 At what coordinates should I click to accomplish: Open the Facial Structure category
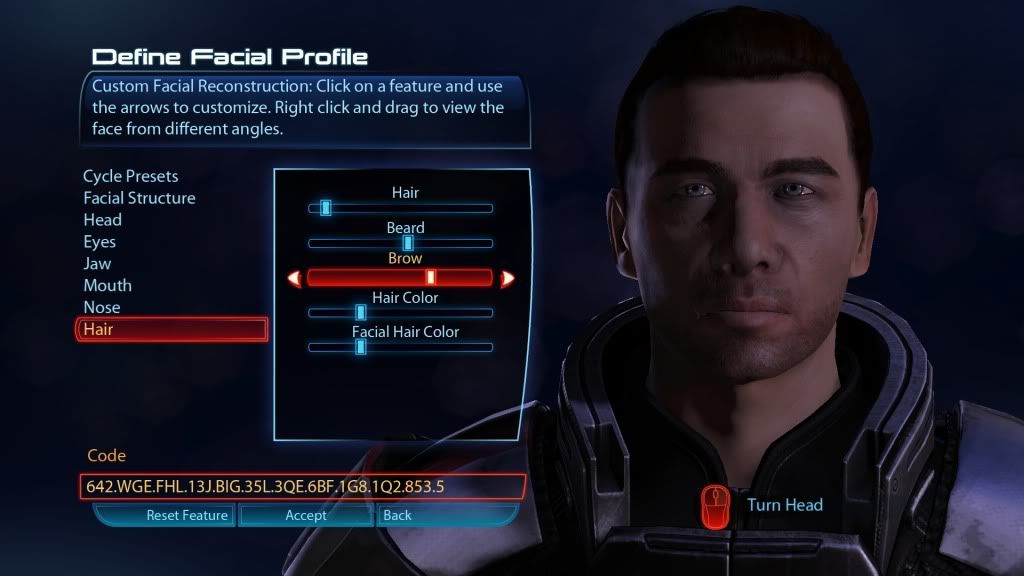pos(139,198)
